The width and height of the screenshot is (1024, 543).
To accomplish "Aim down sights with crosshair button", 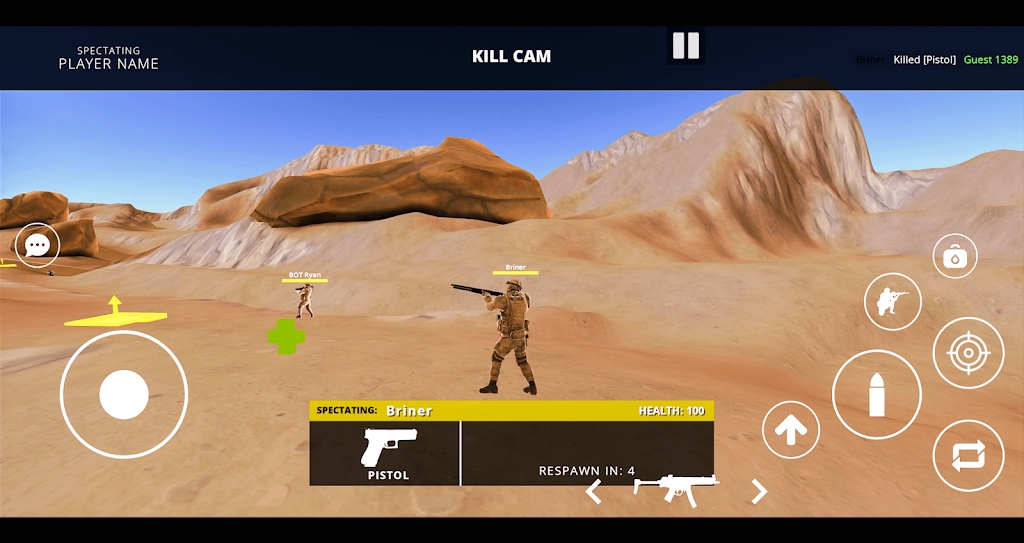I will coord(968,353).
